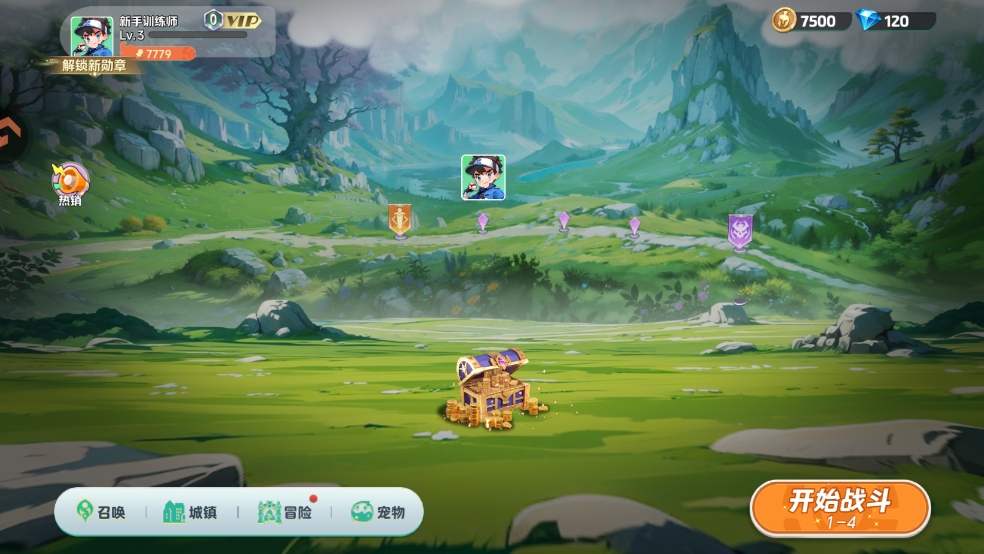The image size is (984, 554).
Task: Open the gold treasure chest reward
Action: (490, 388)
